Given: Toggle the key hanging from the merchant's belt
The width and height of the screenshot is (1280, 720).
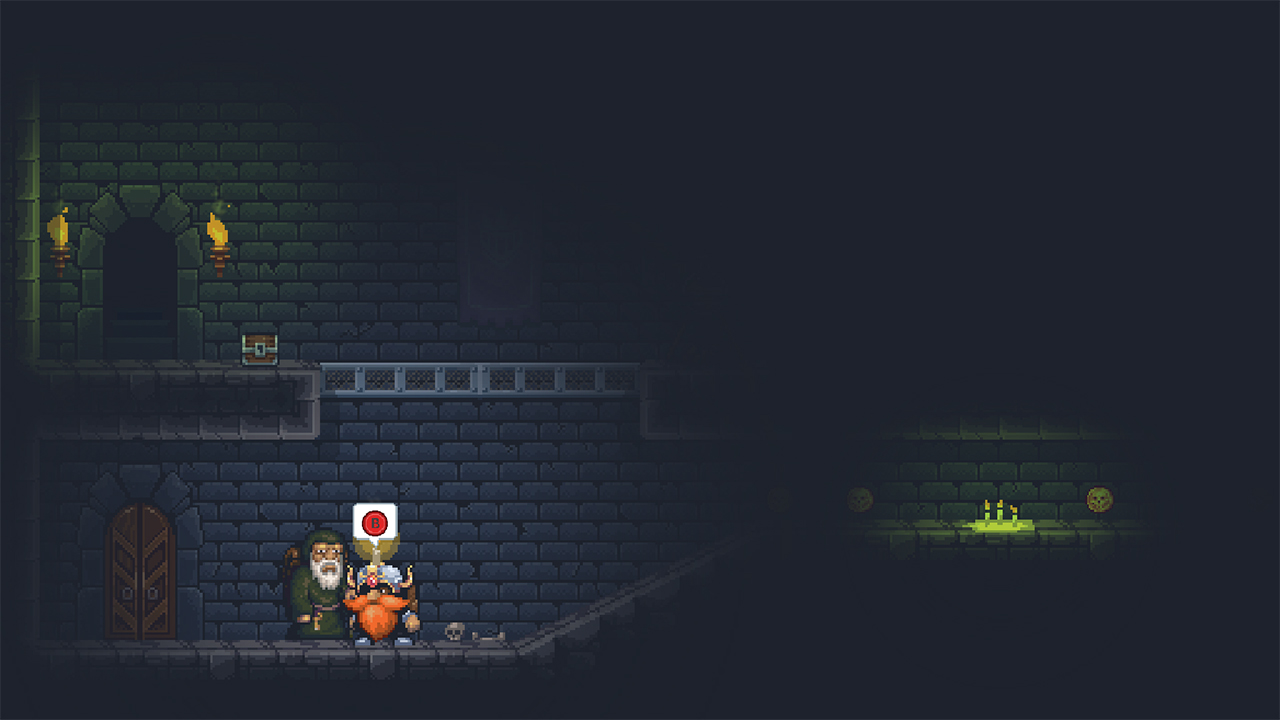Looking at the screenshot, I should pyautogui.click(x=319, y=619).
